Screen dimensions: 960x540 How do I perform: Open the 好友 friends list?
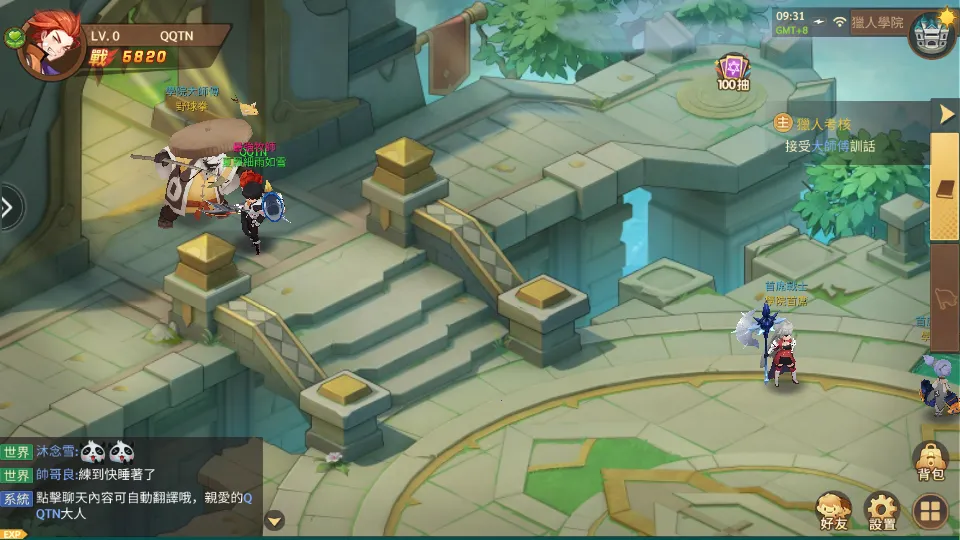(x=833, y=510)
